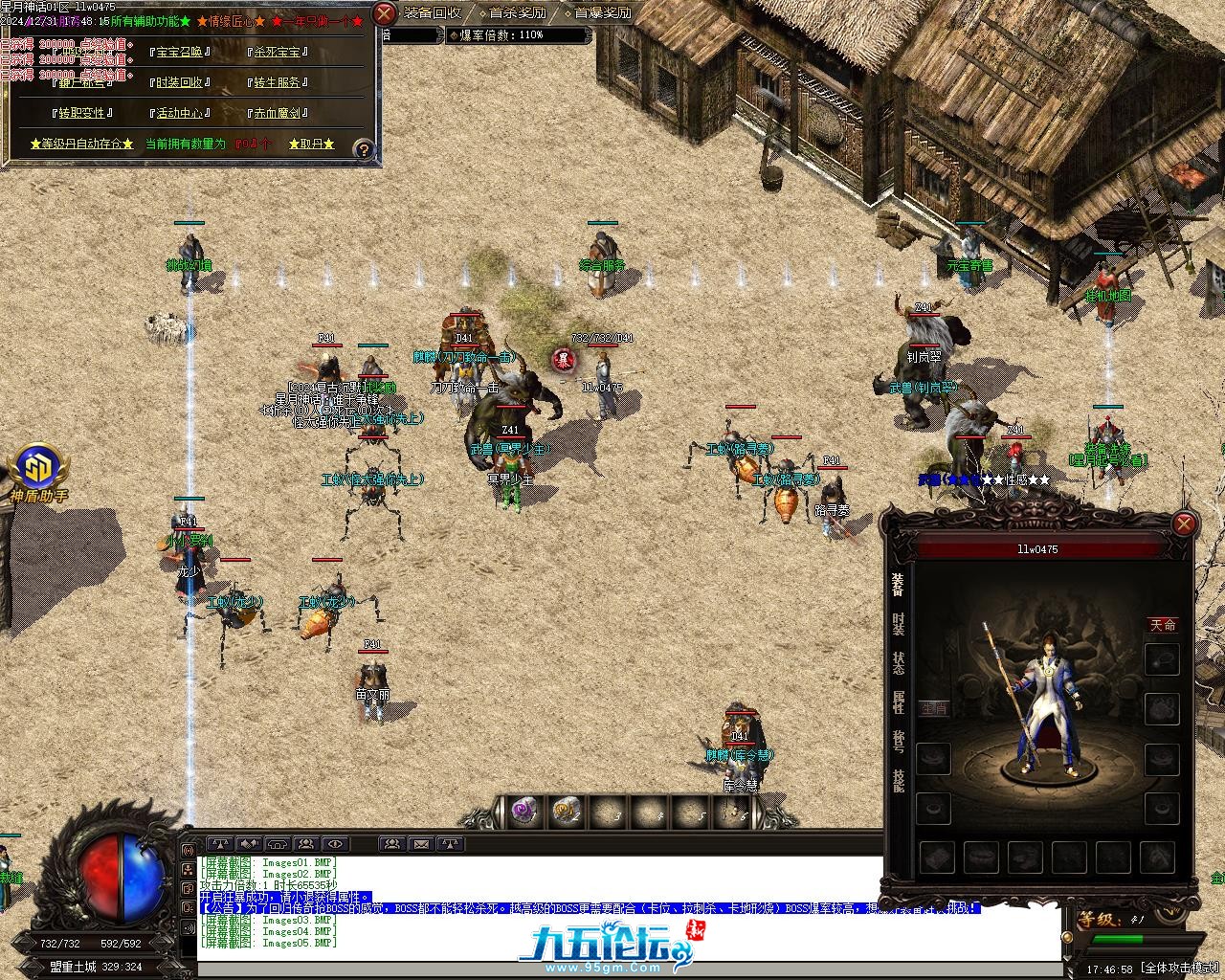
Task: Use the purple scroll in hotbar slot 1
Action: tap(523, 812)
